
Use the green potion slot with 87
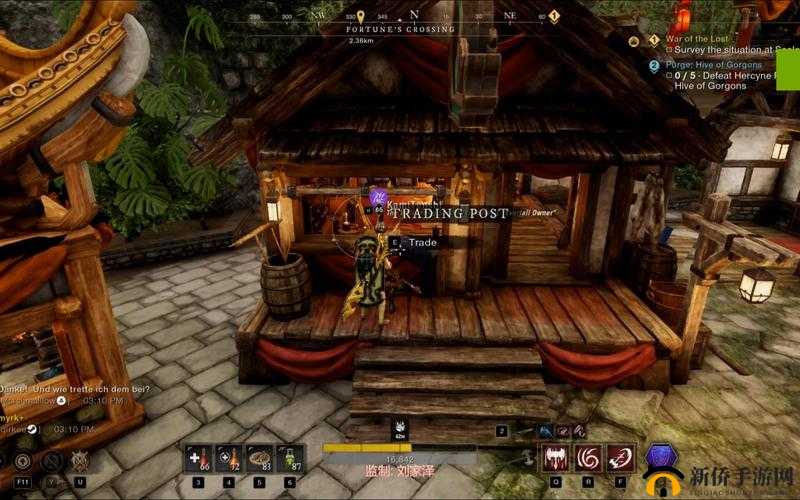(290, 459)
